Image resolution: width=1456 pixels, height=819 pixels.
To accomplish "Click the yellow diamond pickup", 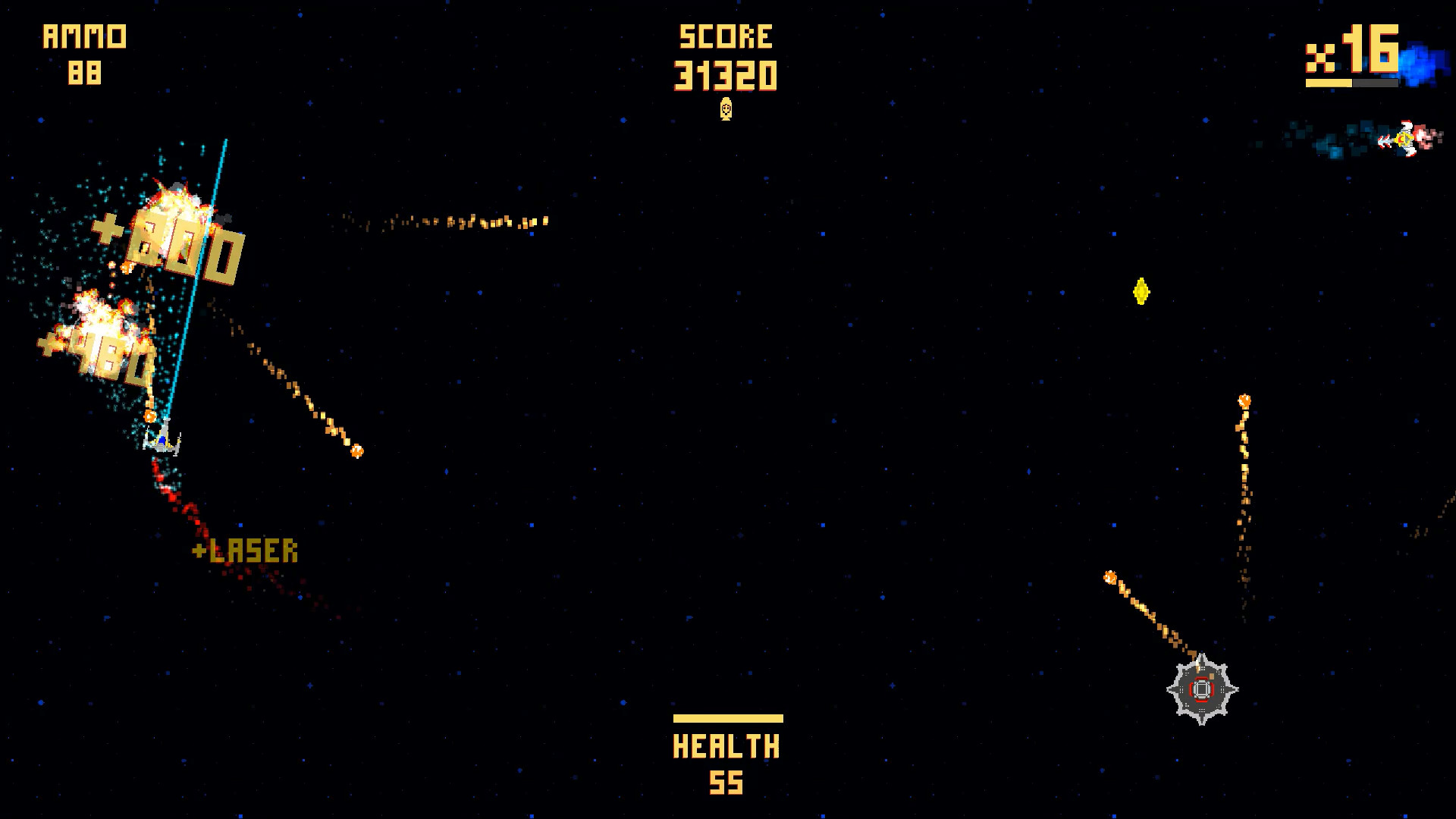I will [x=1141, y=291].
